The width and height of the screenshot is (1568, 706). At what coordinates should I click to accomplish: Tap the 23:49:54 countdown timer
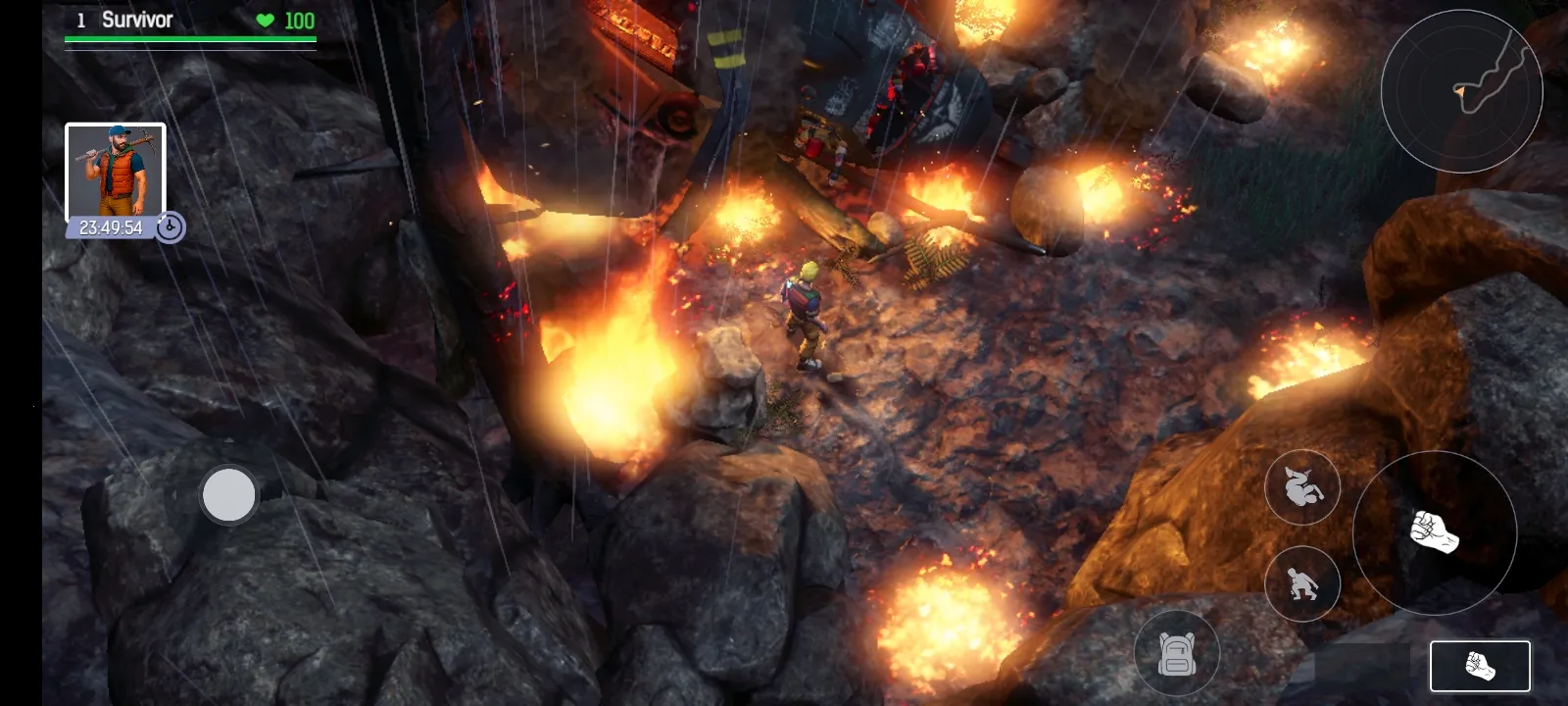click(111, 227)
